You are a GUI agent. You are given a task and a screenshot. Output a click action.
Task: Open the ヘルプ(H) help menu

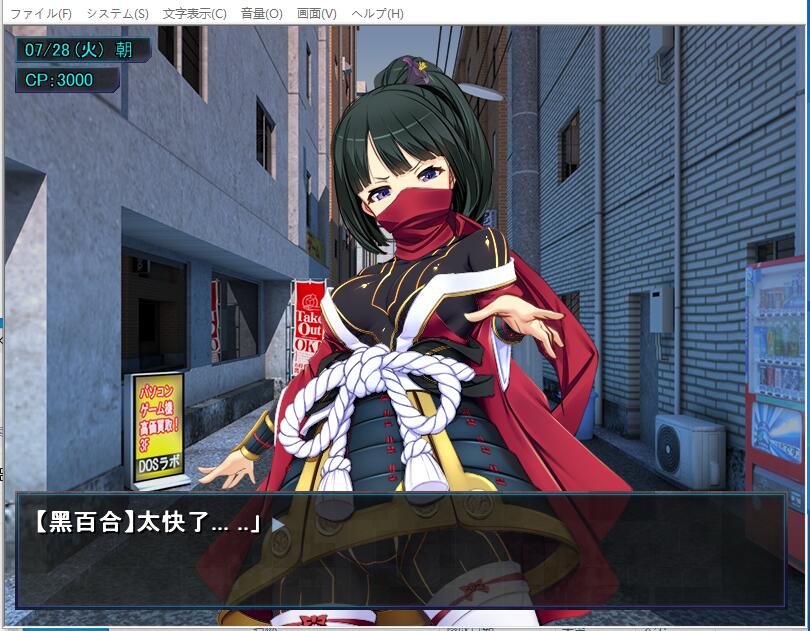pyautogui.click(x=376, y=14)
